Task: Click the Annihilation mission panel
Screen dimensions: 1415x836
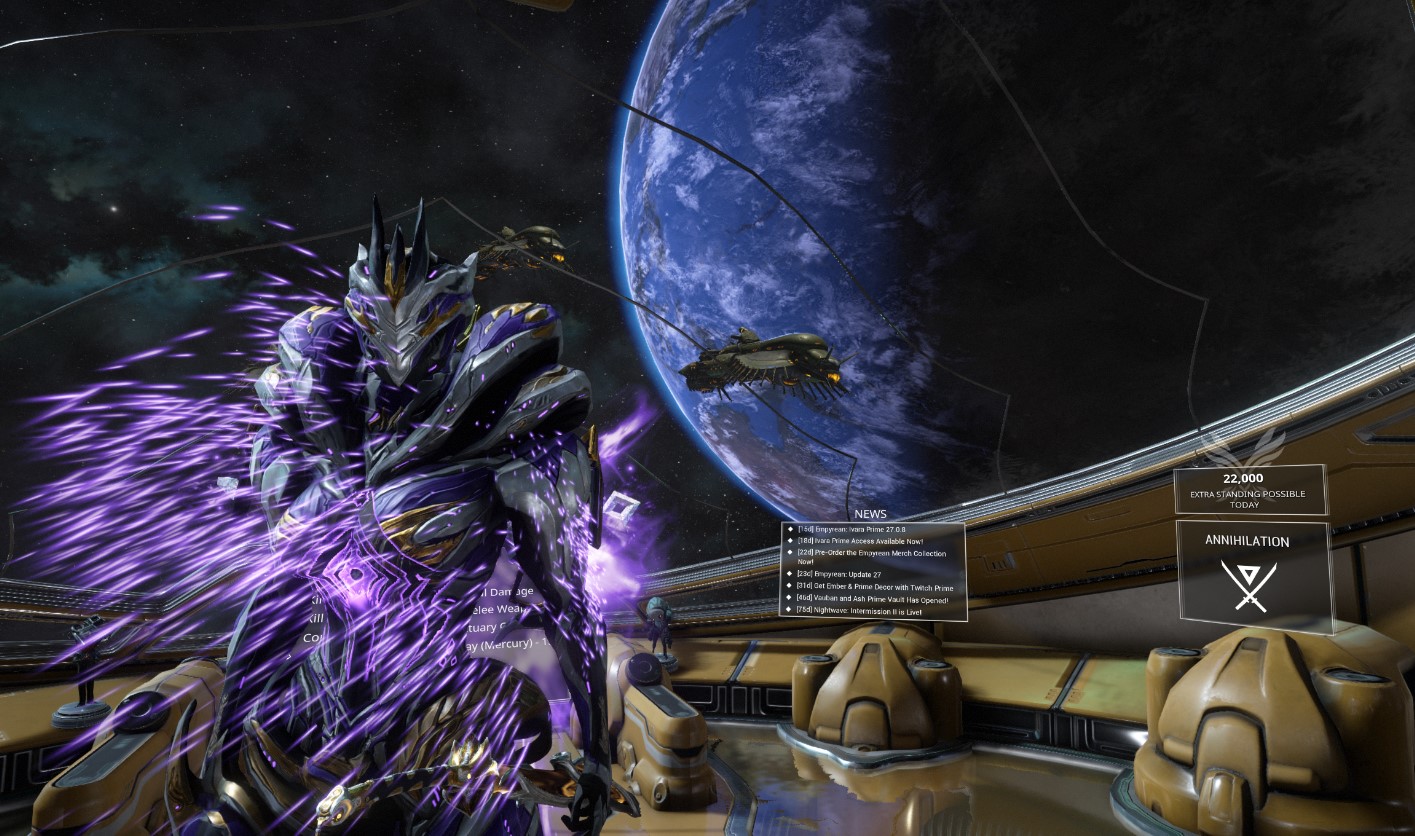Action: pos(1253,572)
